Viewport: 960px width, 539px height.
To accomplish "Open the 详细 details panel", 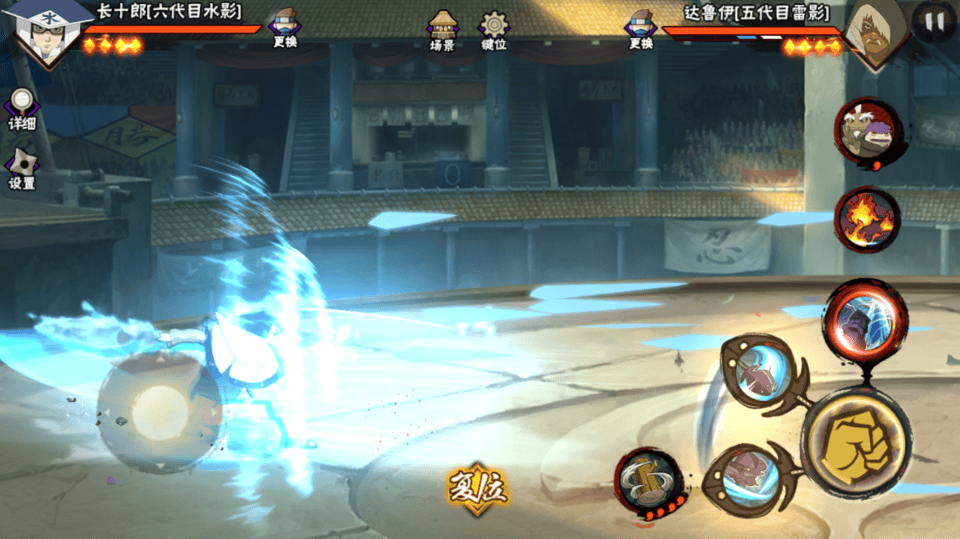I will click(22, 109).
